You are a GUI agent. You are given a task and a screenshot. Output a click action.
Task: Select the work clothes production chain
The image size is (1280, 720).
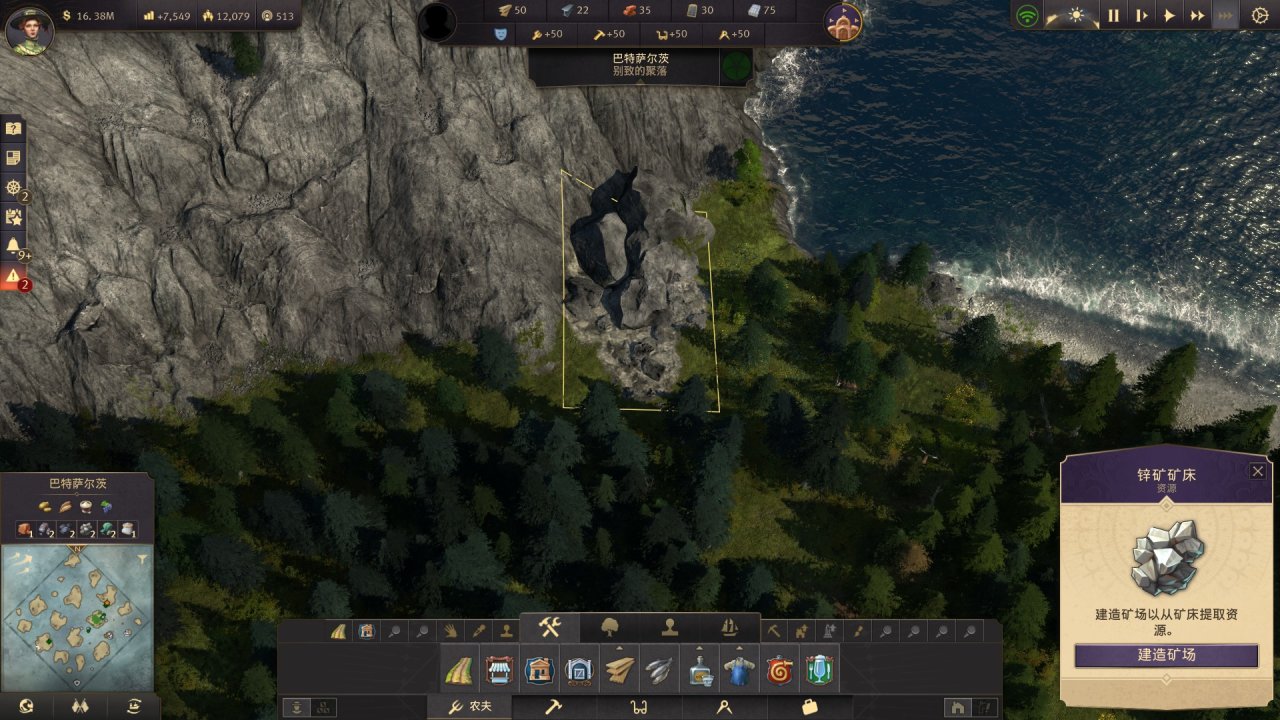[x=739, y=670]
